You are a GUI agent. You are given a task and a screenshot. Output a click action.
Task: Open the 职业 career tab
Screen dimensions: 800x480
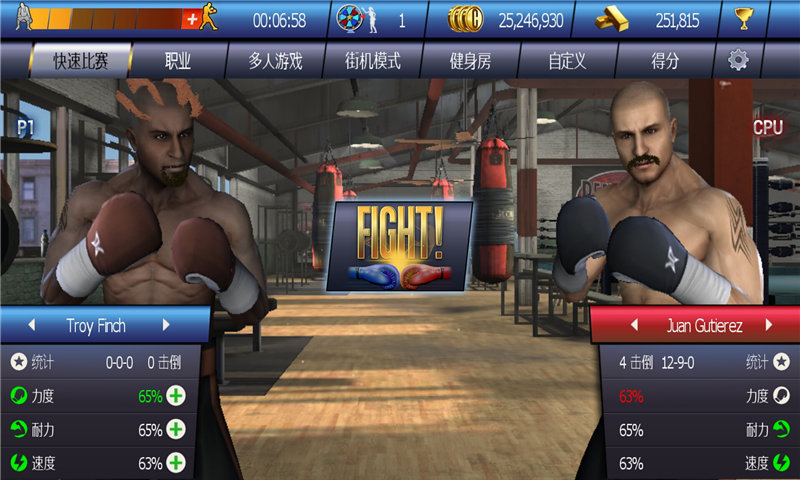coord(178,61)
